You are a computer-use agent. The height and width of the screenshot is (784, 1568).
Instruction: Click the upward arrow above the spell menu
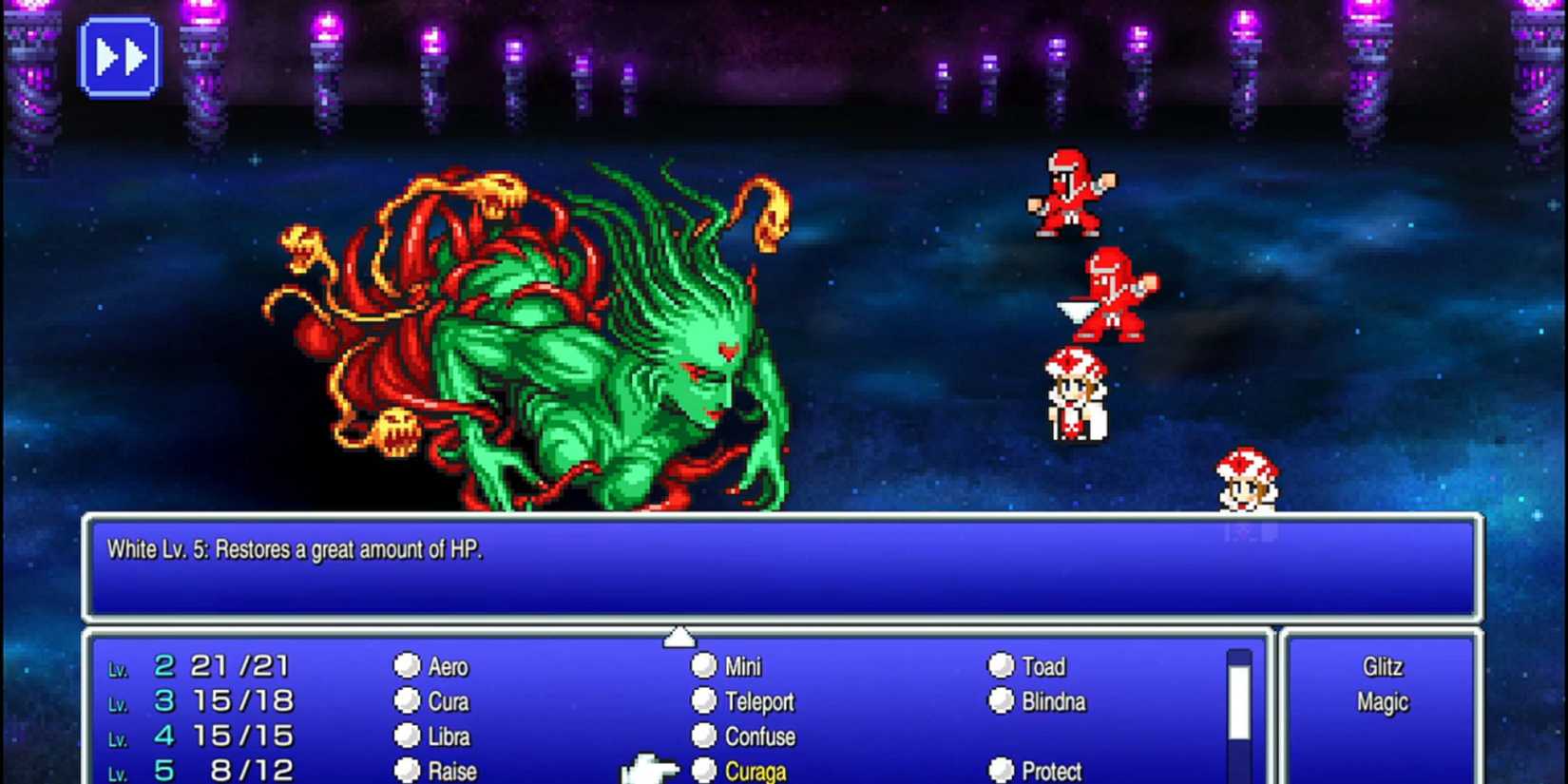coord(679,635)
